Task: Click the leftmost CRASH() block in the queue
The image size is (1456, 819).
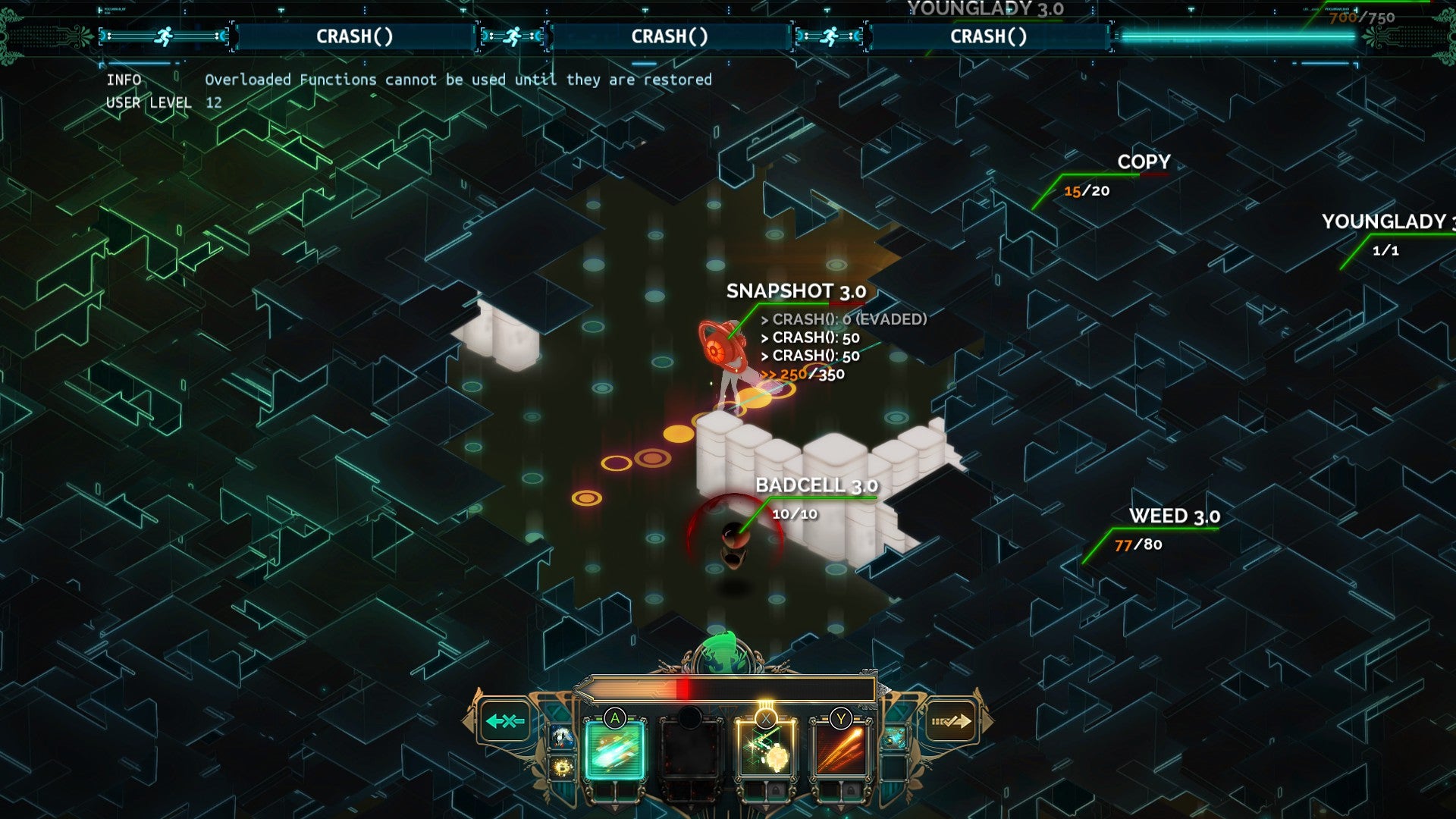Action: point(355,36)
